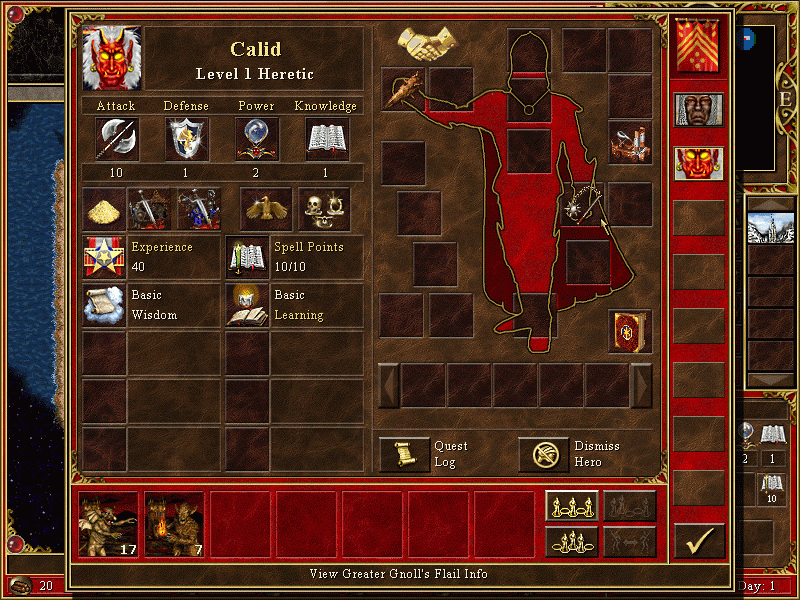Screen dimensions: 800x600
Task: Select the ballista war machine slot
Action: 629,143
